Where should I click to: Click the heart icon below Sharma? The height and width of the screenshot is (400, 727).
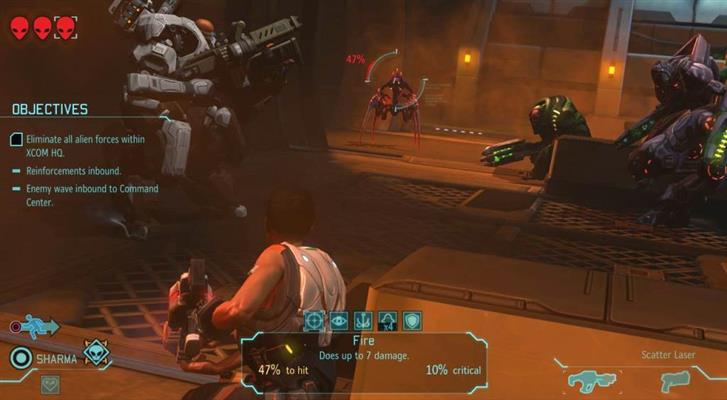coord(49,384)
